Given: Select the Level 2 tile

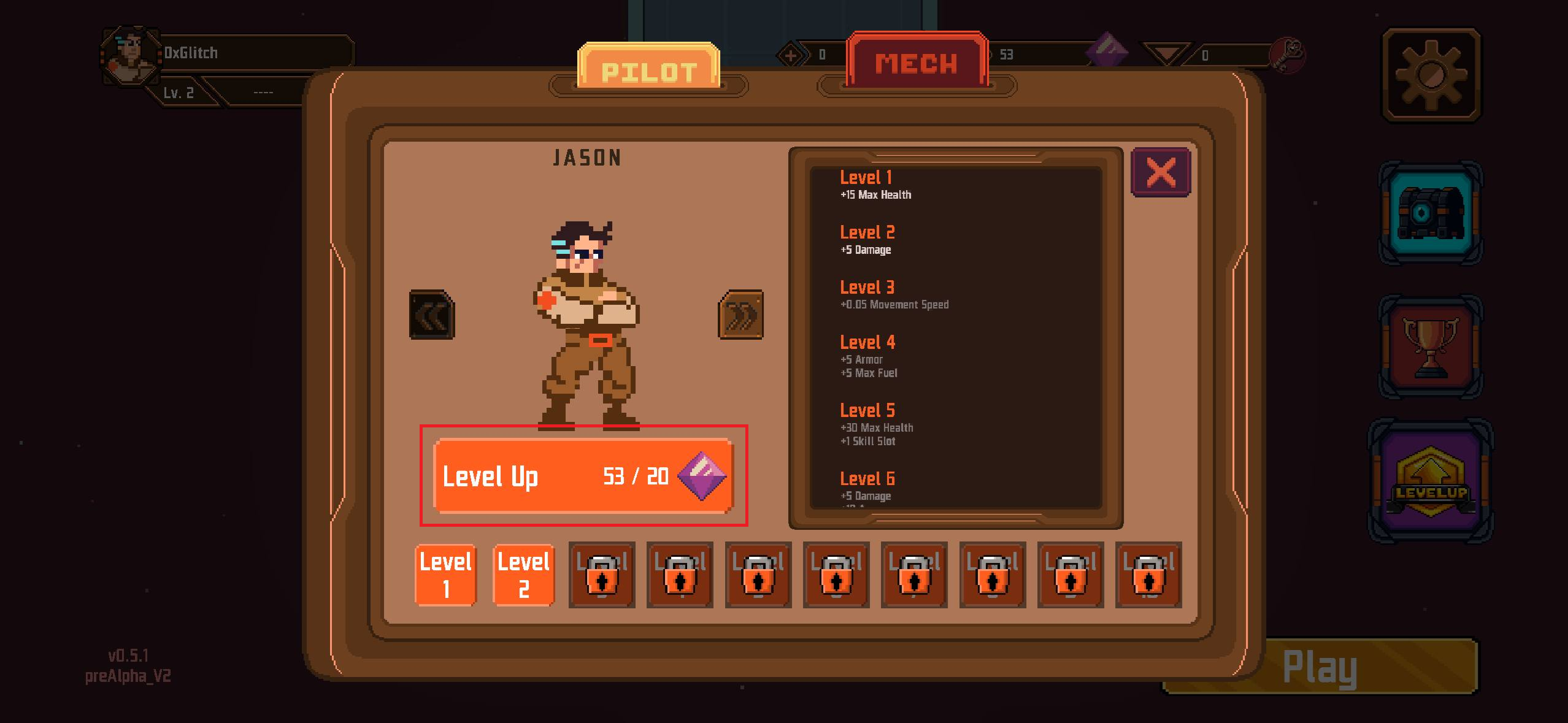Looking at the screenshot, I should [524, 575].
